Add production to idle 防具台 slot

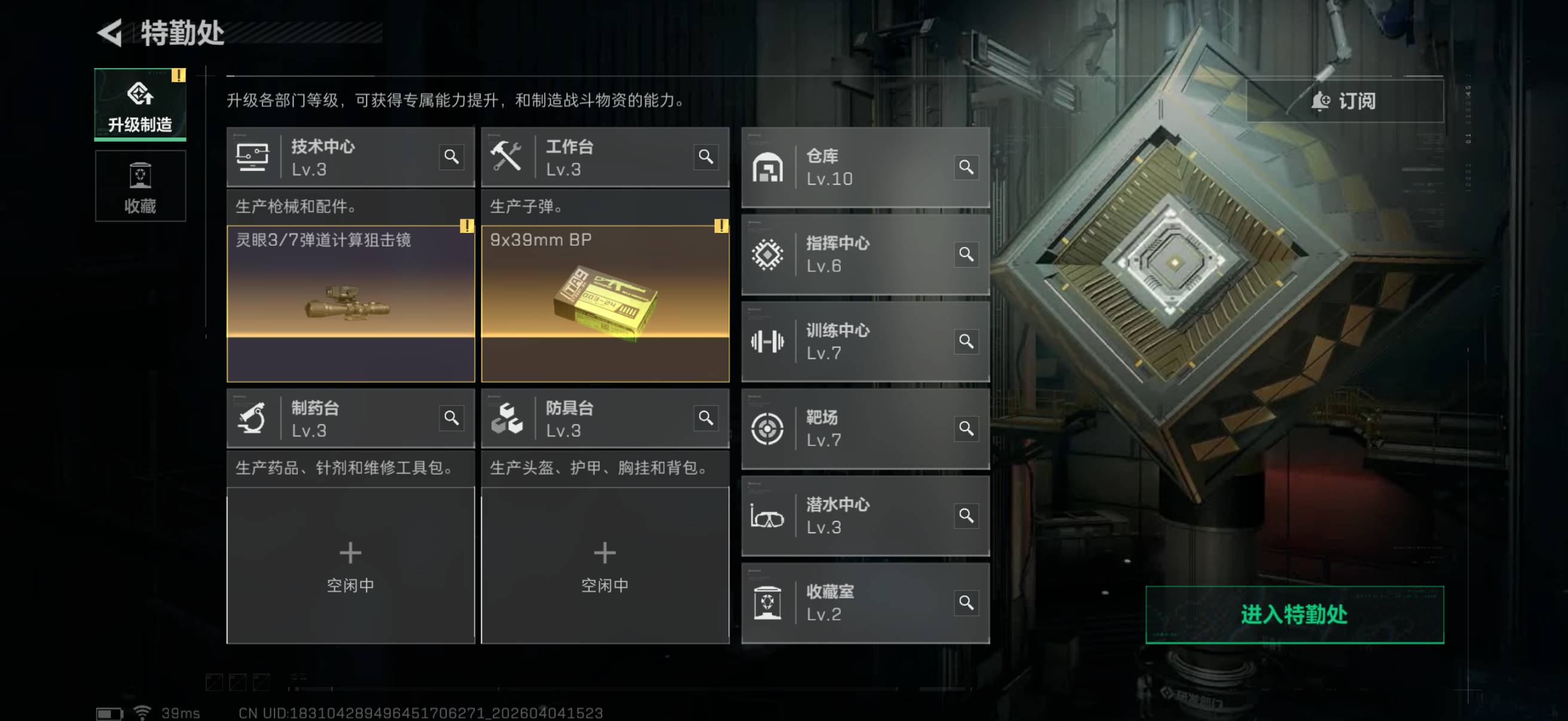[x=605, y=564]
